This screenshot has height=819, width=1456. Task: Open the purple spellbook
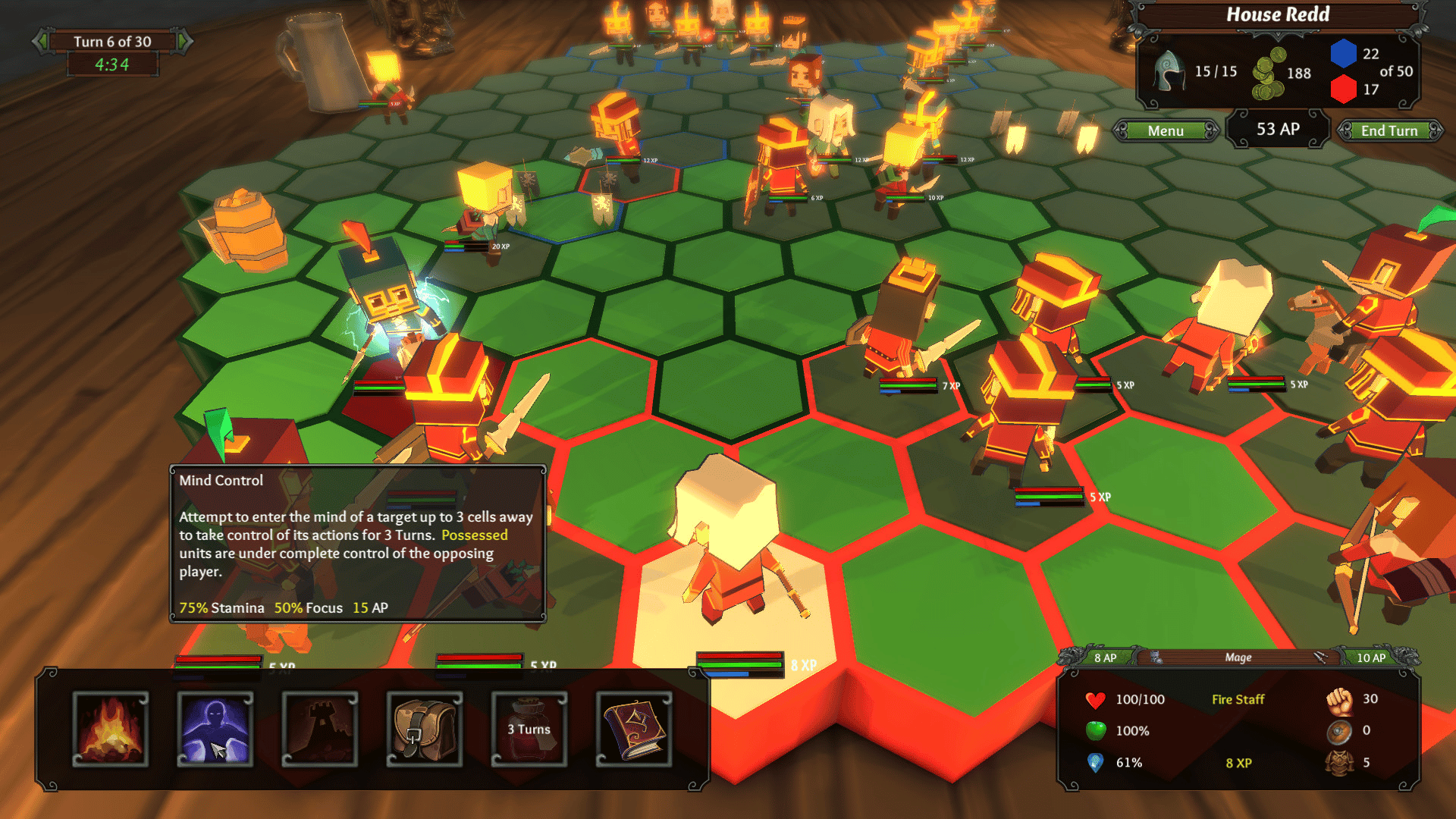[x=633, y=730]
